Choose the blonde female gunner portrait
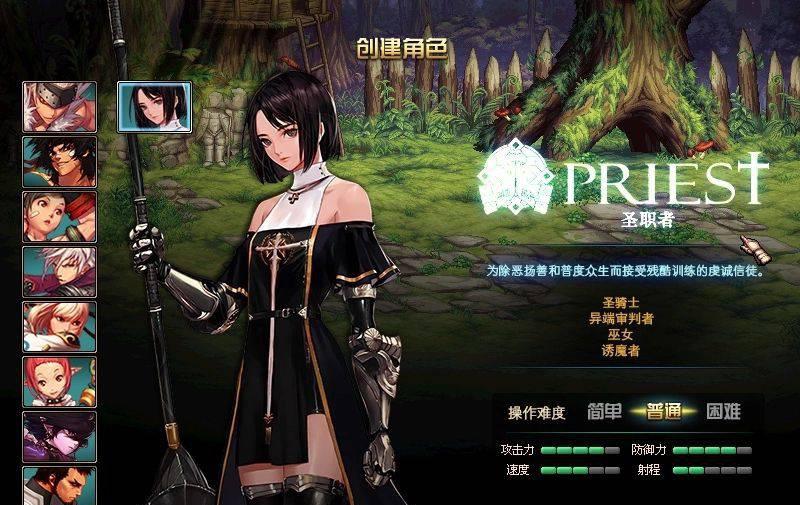The height and width of the screenshot is (505, 800). pos(60,326)
